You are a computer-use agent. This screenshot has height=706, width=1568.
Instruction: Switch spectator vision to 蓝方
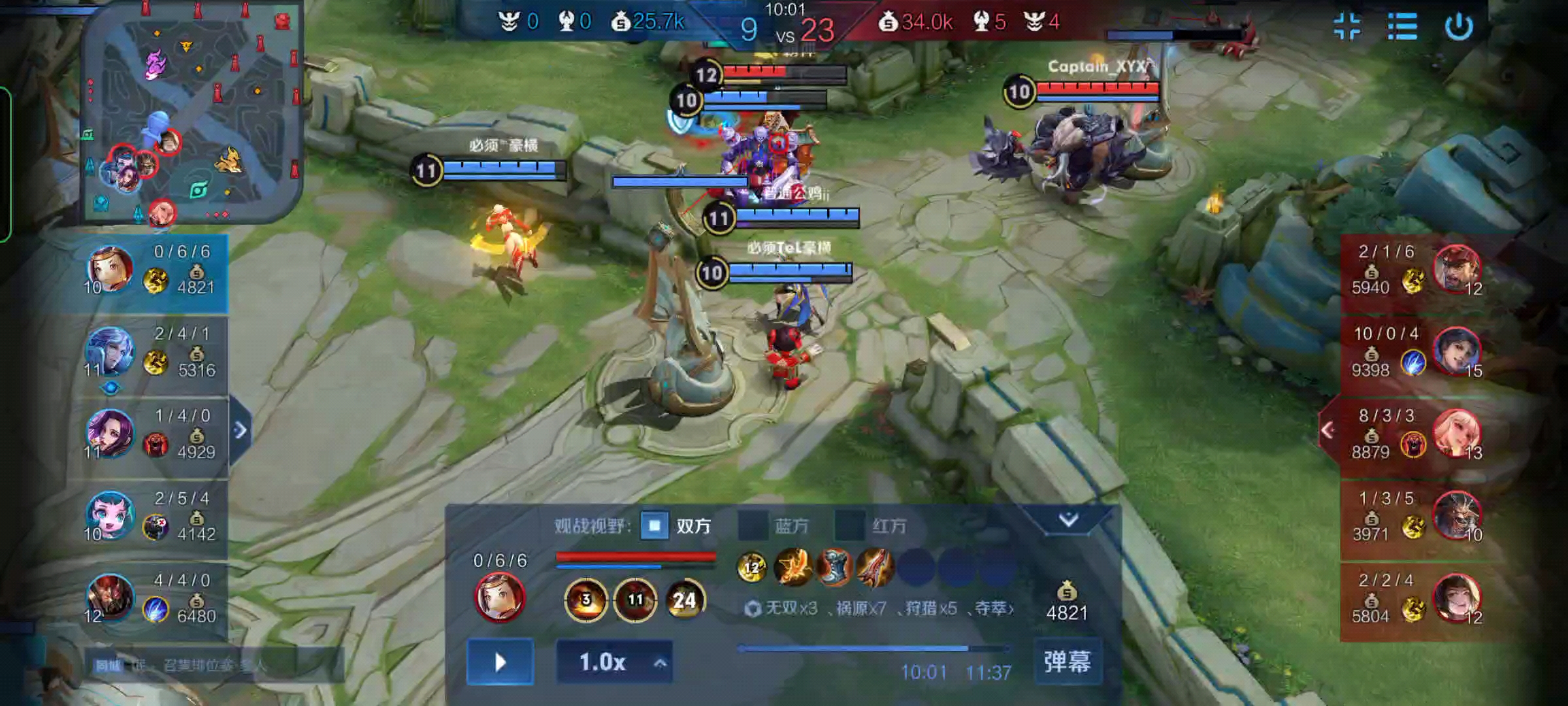point(753,526)
